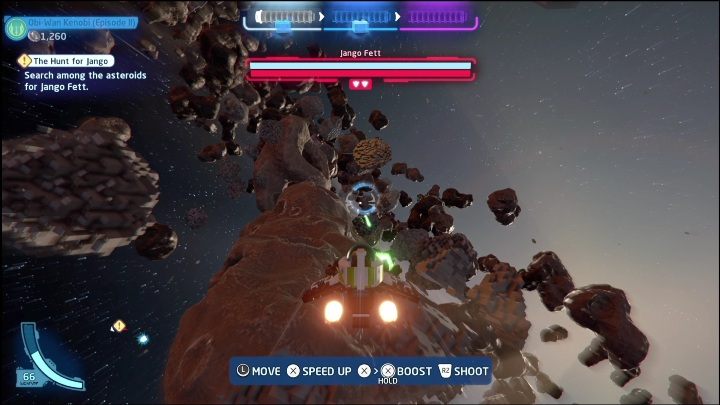Click the Obi-Wan Kenobi character portrait

point(15,27)
